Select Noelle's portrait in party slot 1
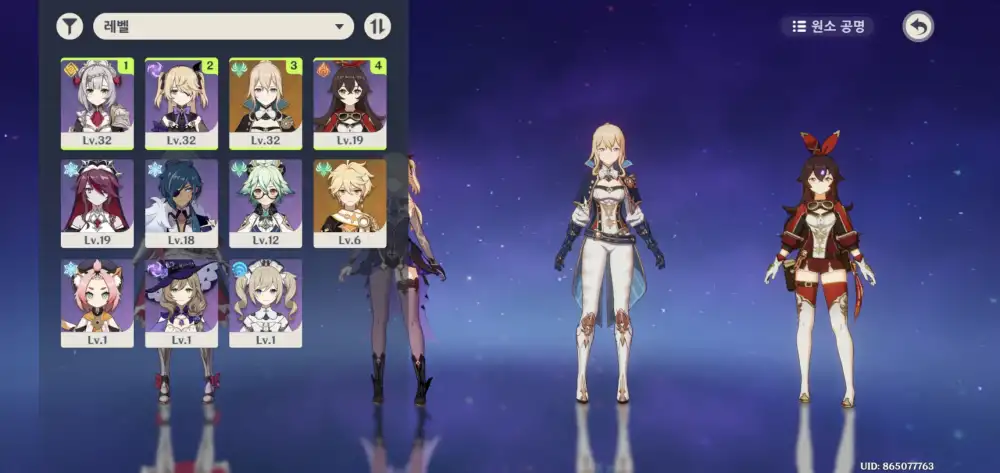This screenshot has height=473, width=1000. point(97,101)
